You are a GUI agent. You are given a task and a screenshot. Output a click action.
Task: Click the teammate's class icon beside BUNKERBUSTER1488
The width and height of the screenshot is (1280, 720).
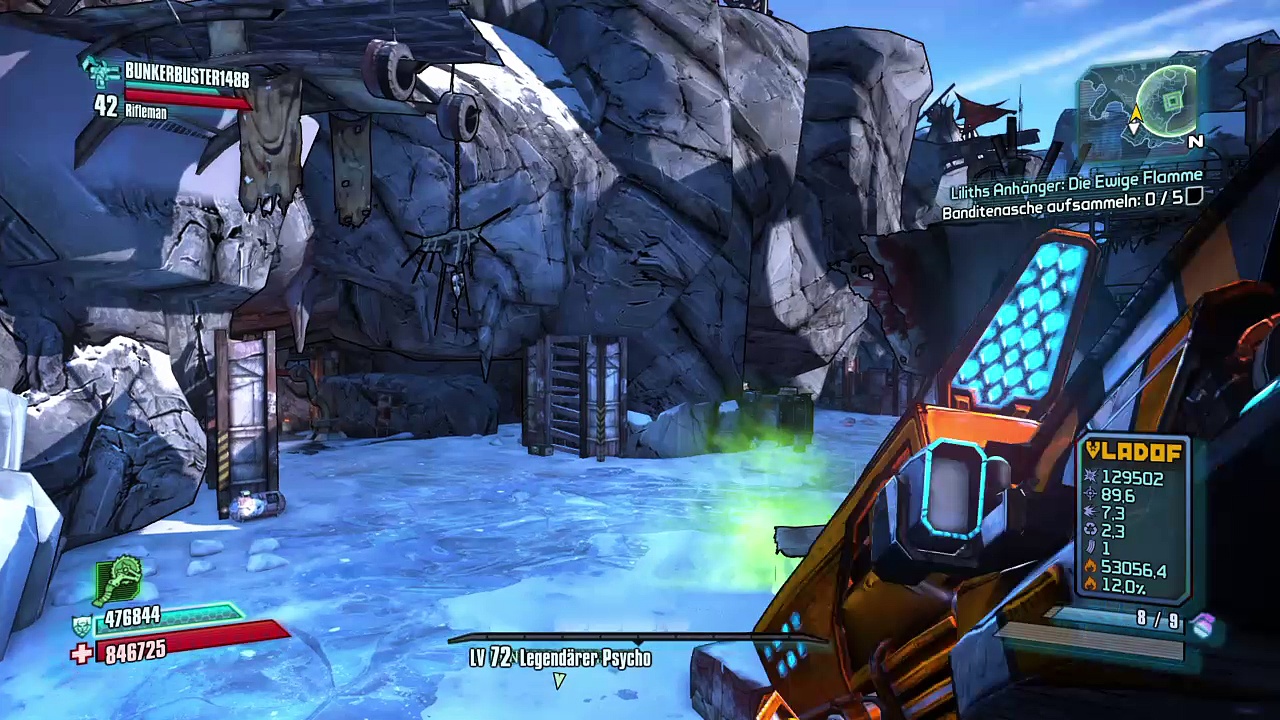[102, 72]
